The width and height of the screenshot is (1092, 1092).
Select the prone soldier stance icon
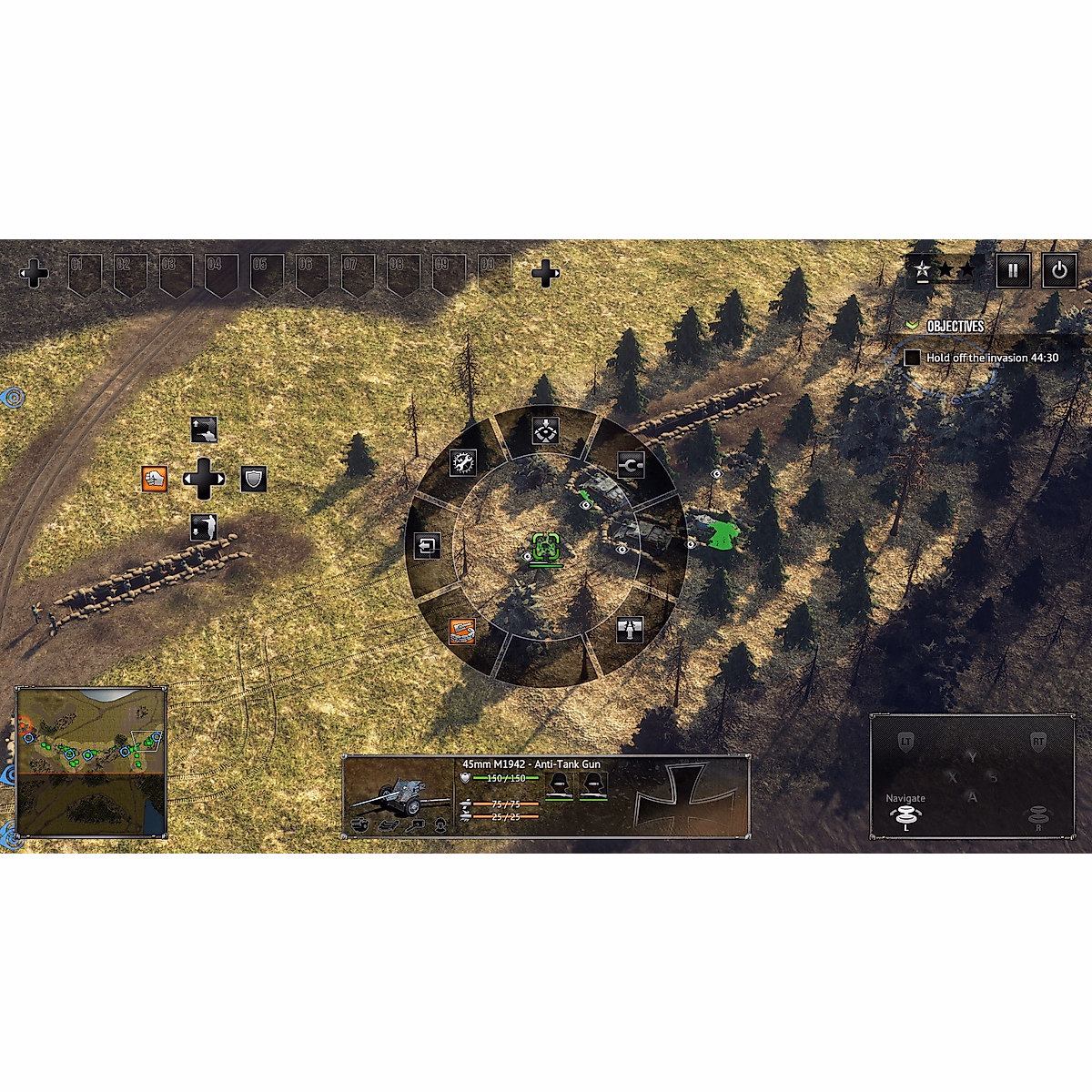coord(204,430)
